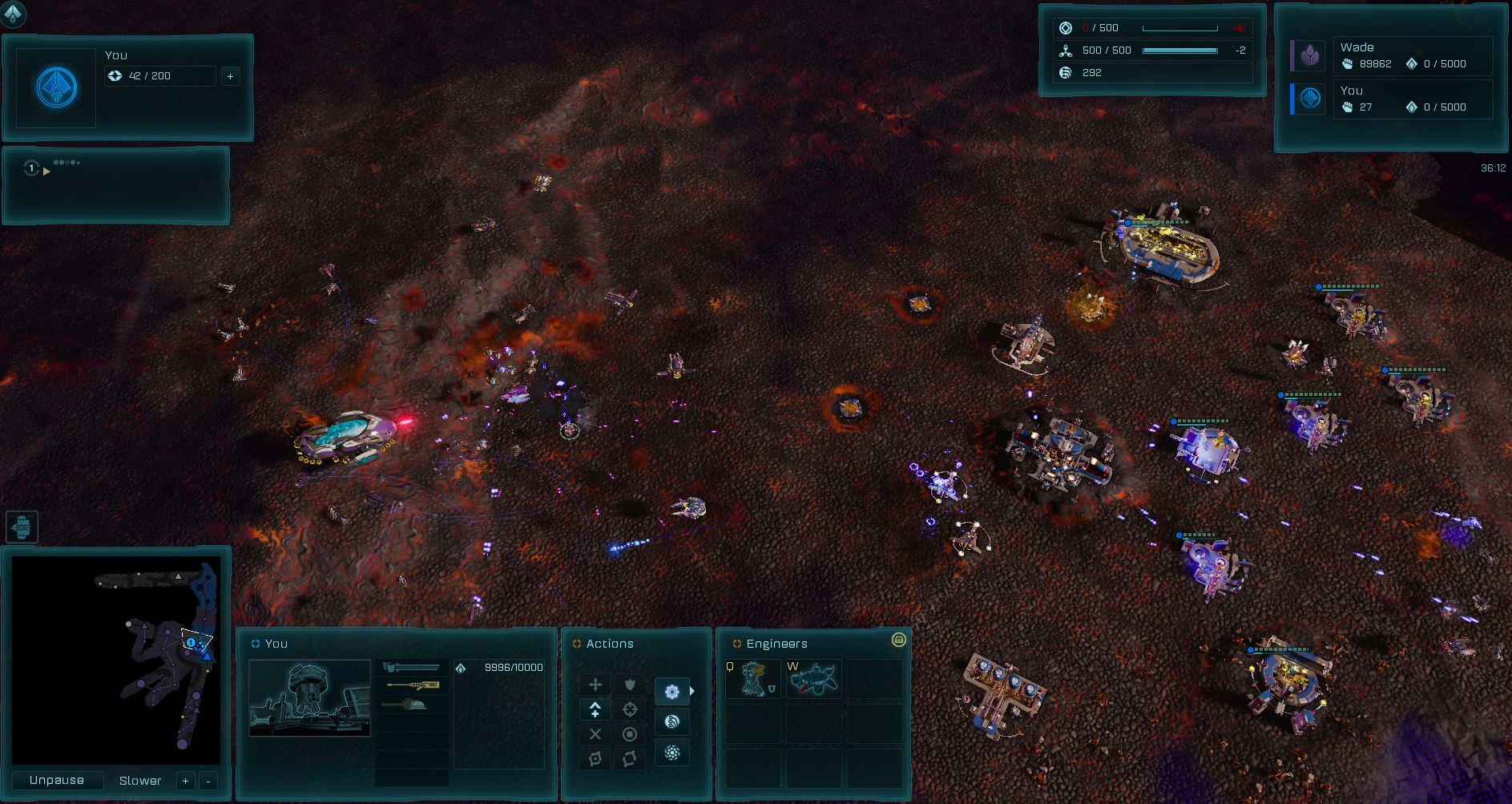Image resolution: width=1512 pixels, height=804 pixels.
Task: Decrease game speed with the minus button
Action: coord(208,781)
